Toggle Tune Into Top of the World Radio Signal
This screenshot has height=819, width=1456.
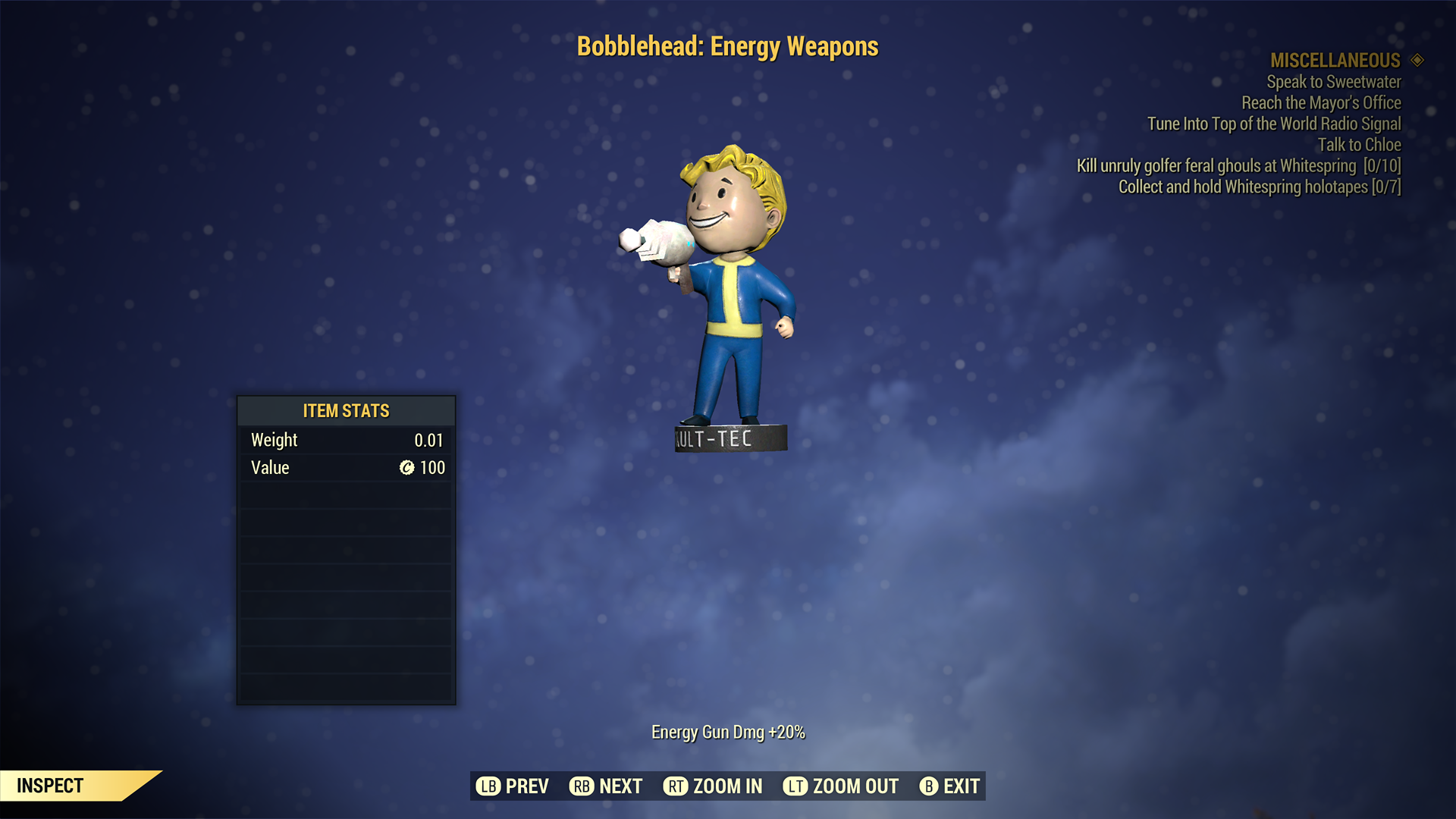point(1274,124)
